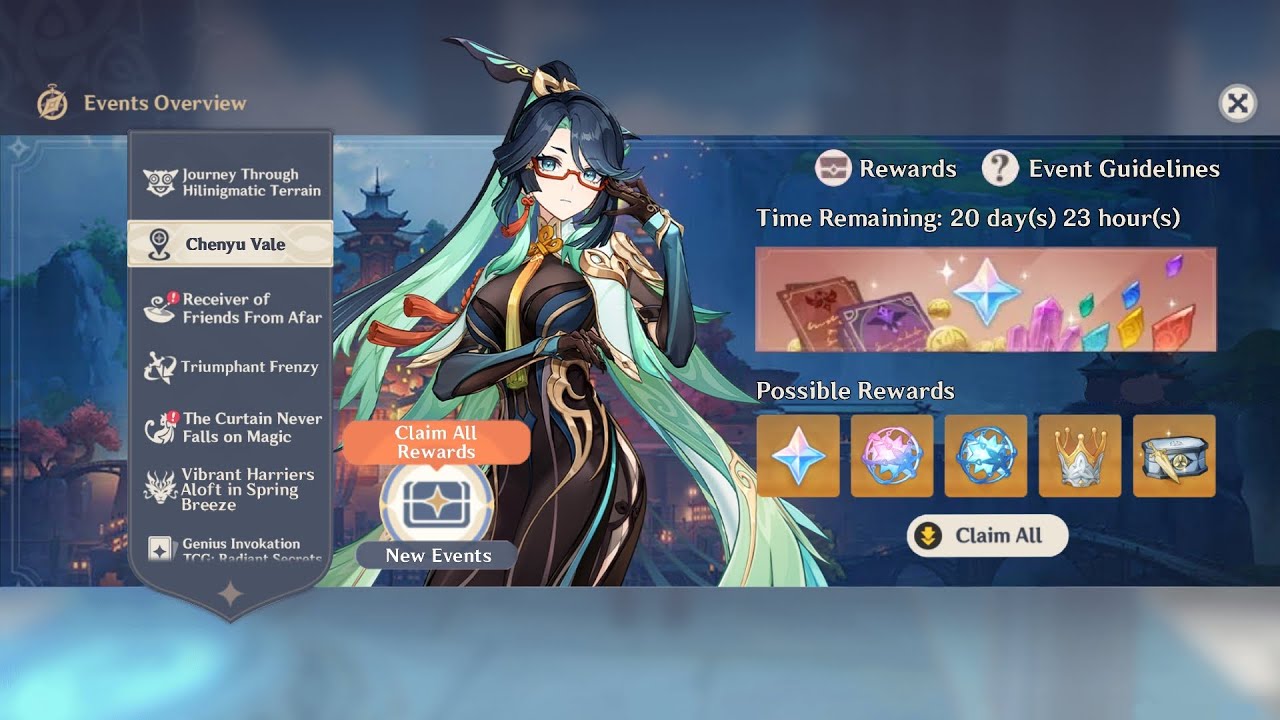Click the Events Overview compass icon
The width and height of the screenshot is (1280, 720).
52,103
